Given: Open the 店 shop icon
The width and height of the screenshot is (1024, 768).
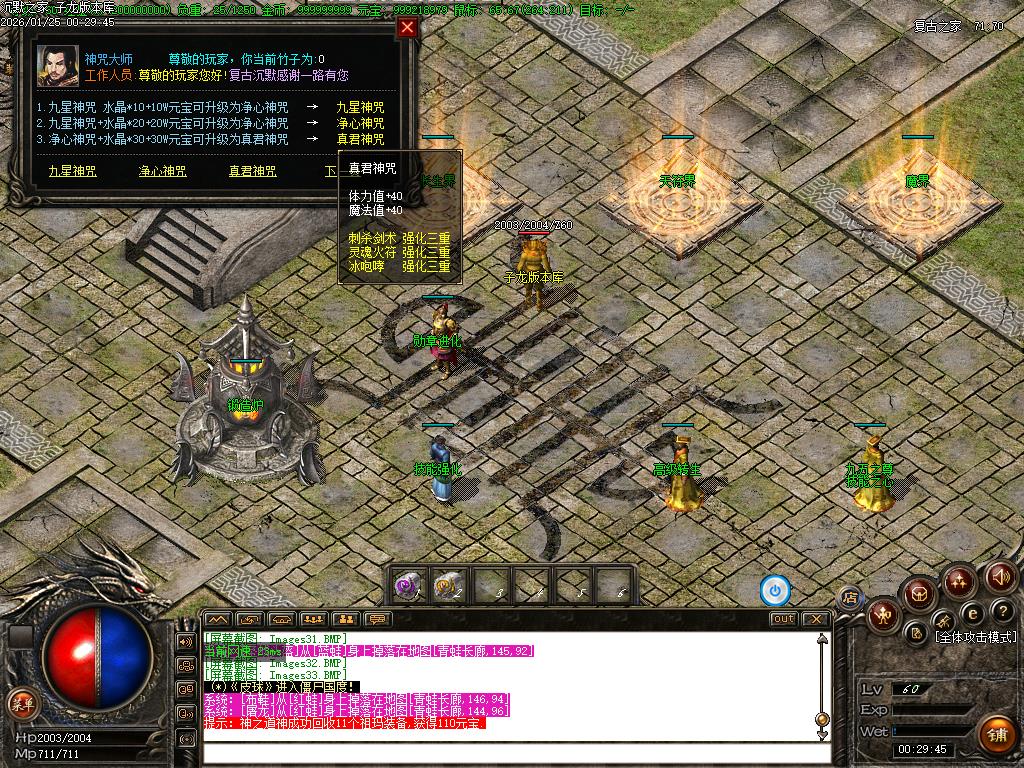Looking at the screenshot, I should (x=850, y=598).
